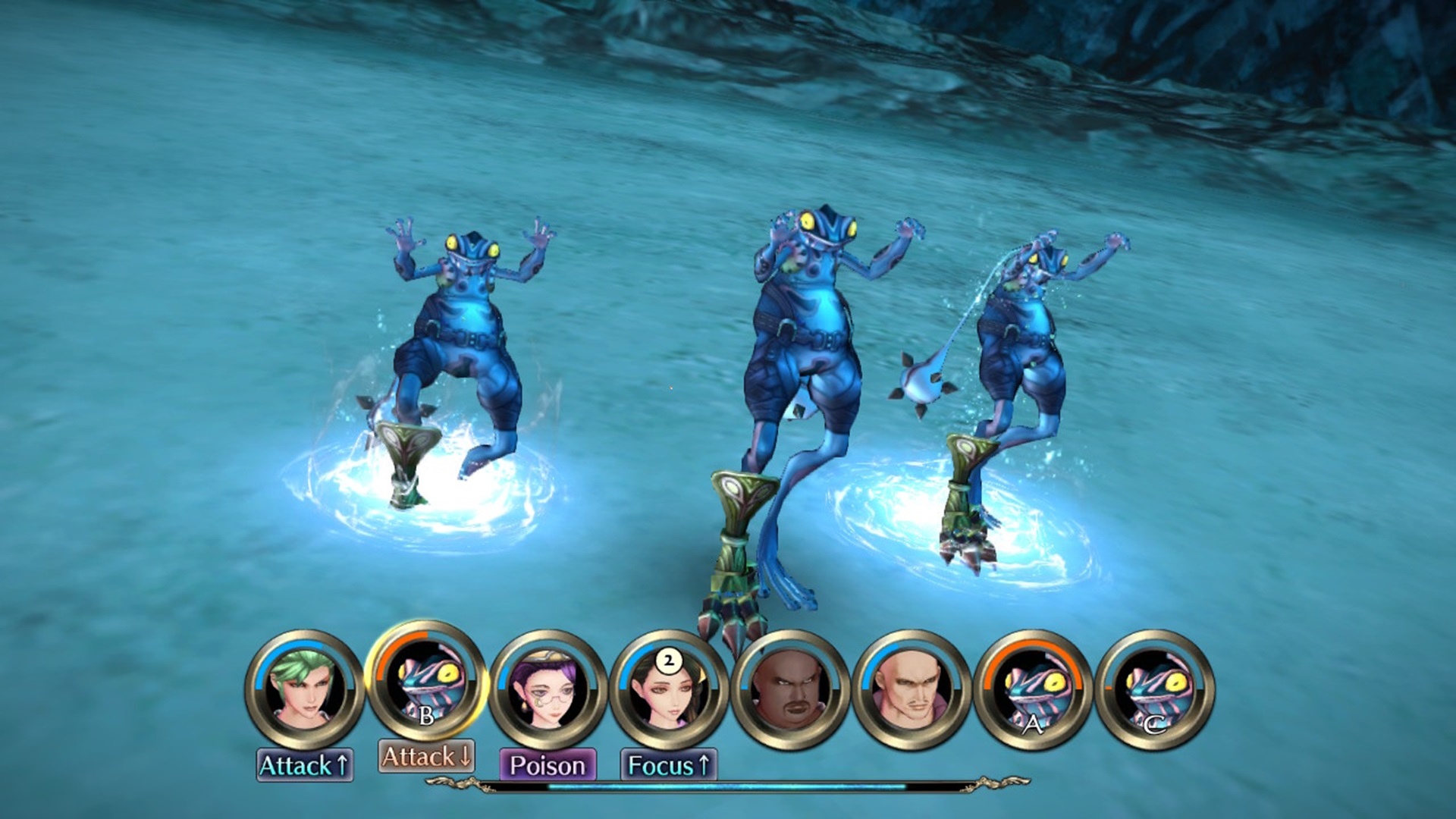Select the frog enemy A turn portrait
Screen dimensions: 1456x819
click(1033, 689)
